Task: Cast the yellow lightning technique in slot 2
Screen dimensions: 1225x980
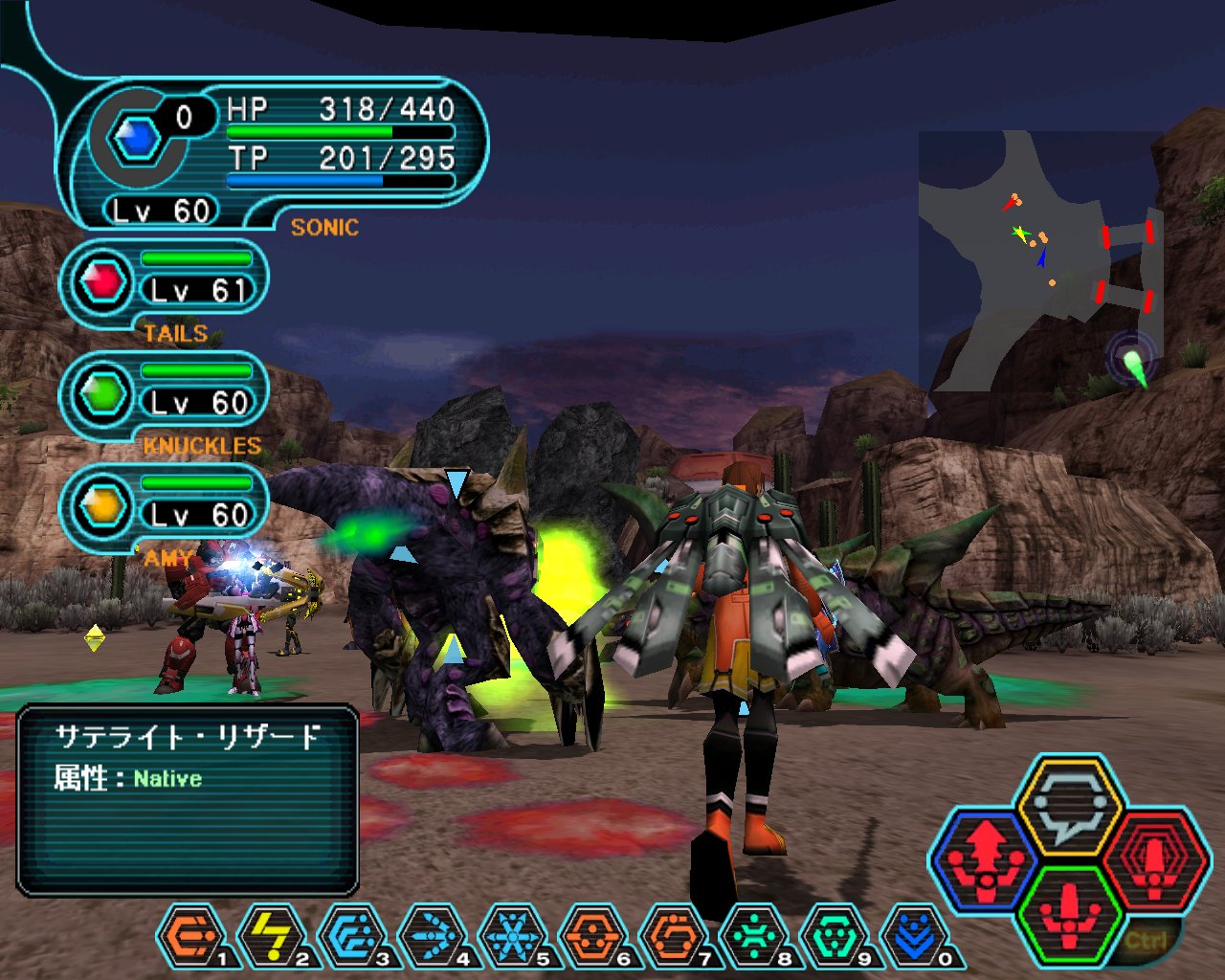Action: click(271, 935)
